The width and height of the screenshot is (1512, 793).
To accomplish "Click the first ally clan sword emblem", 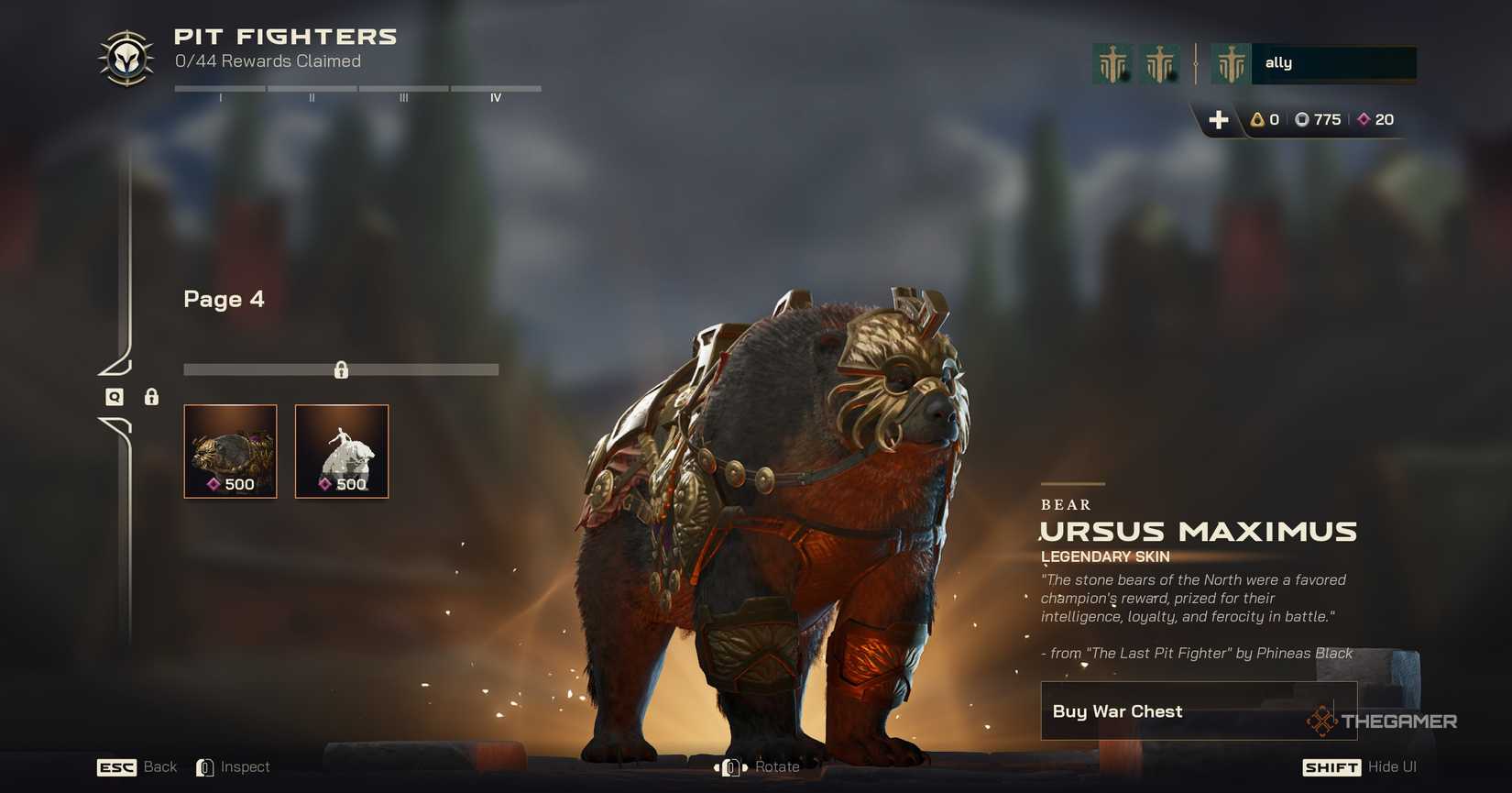I will click(x=1112, y=62).
